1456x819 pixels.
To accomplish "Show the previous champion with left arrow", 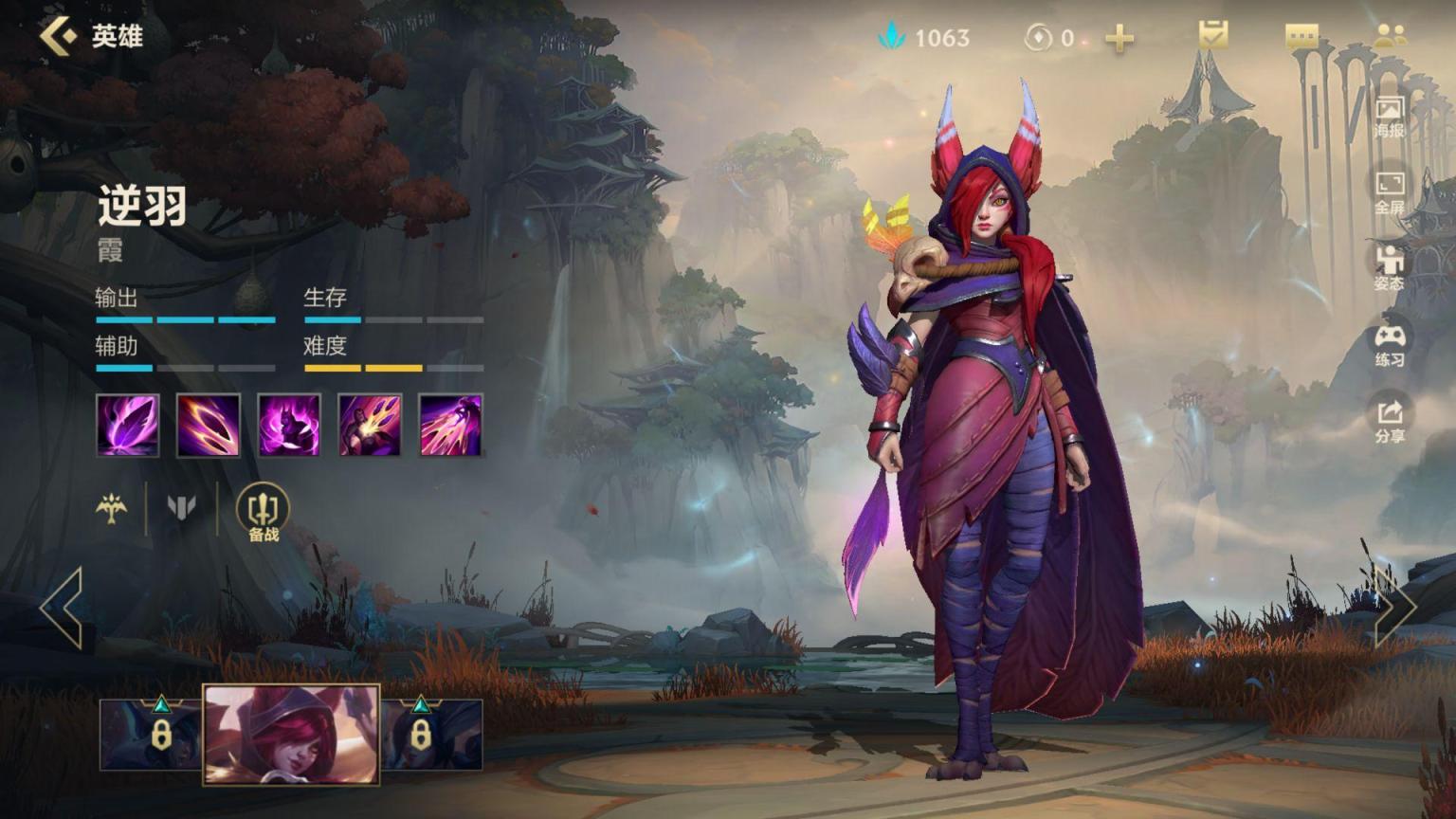I will (63, 608).
